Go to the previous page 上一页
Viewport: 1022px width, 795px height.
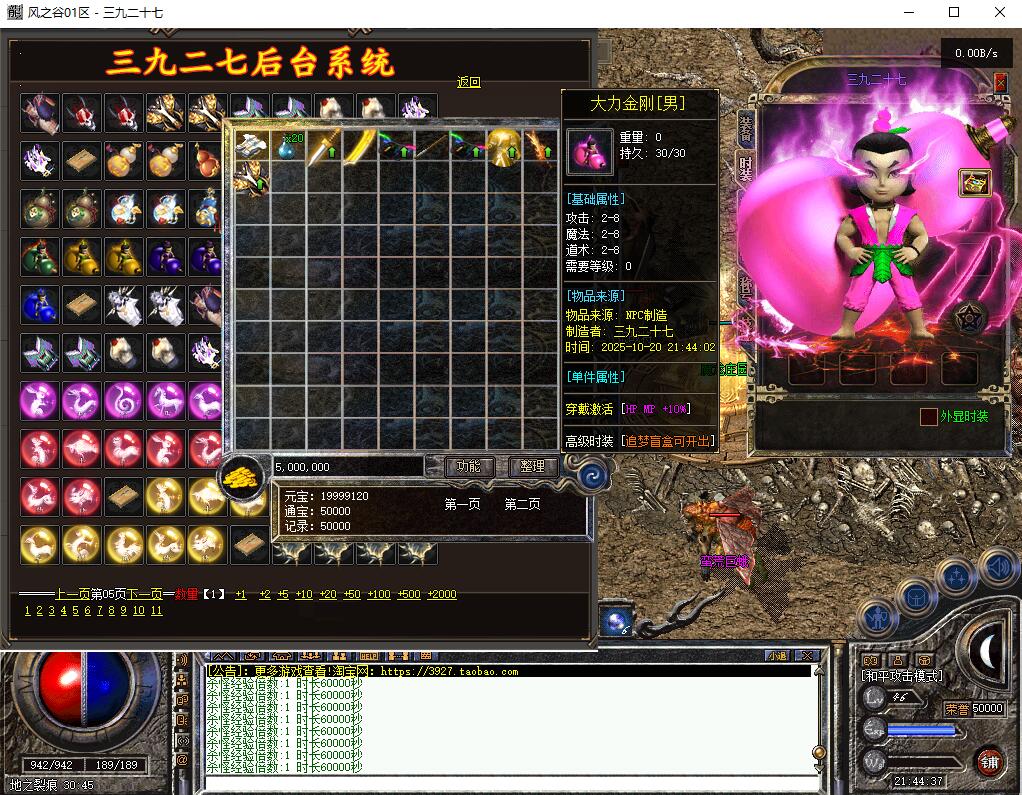(73, 594)
